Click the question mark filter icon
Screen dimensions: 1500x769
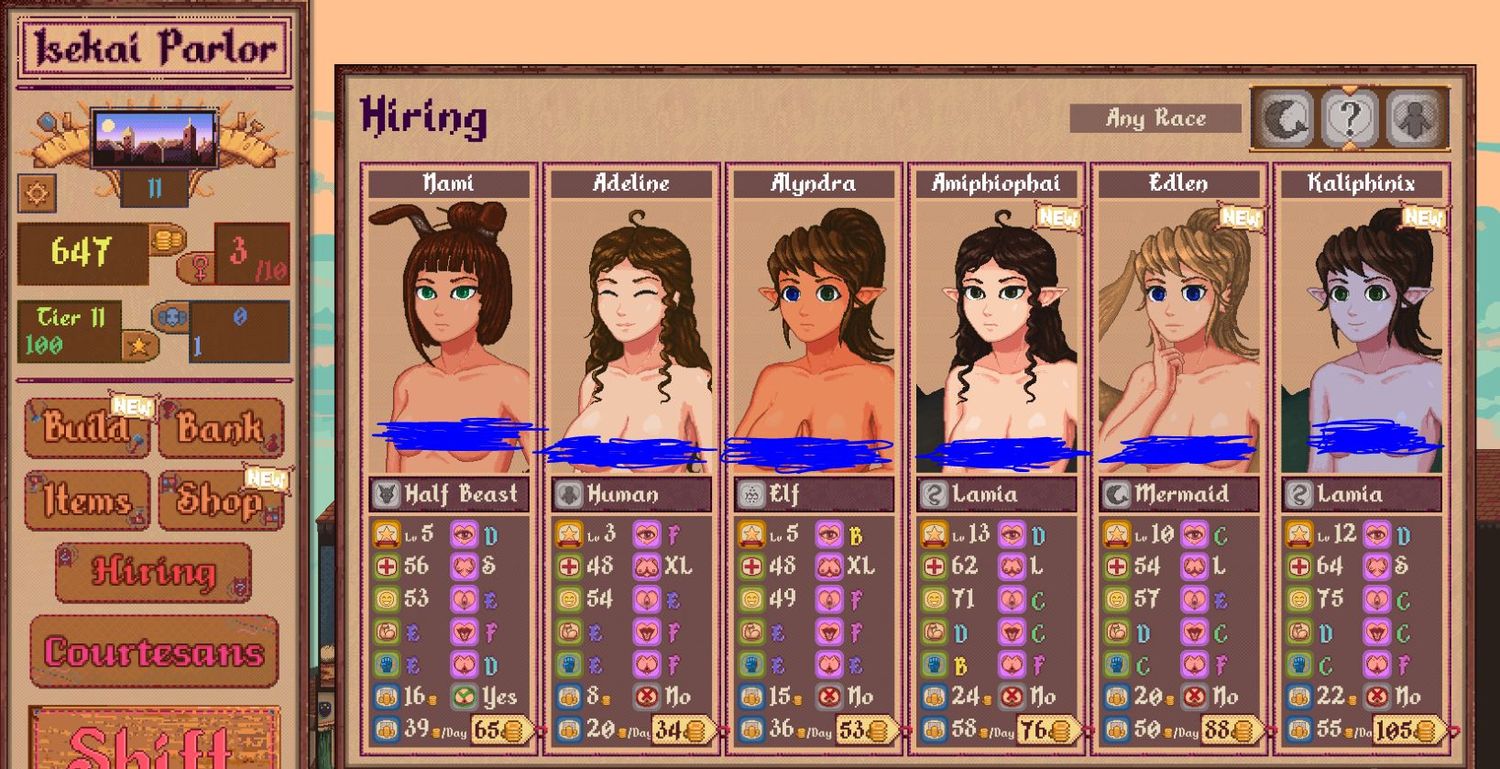(1349, 119)
